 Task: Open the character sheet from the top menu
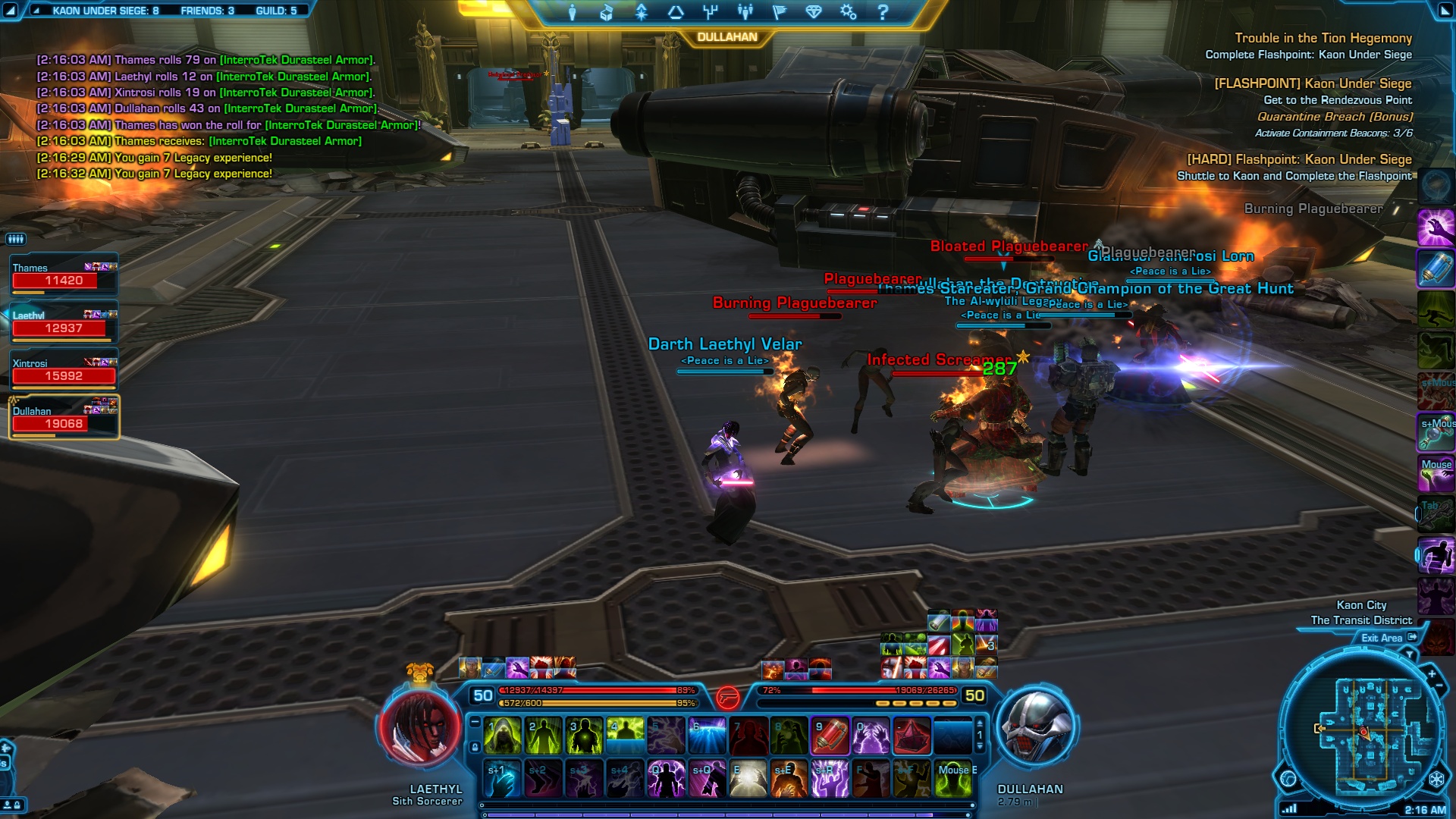(x=573, y=12)
